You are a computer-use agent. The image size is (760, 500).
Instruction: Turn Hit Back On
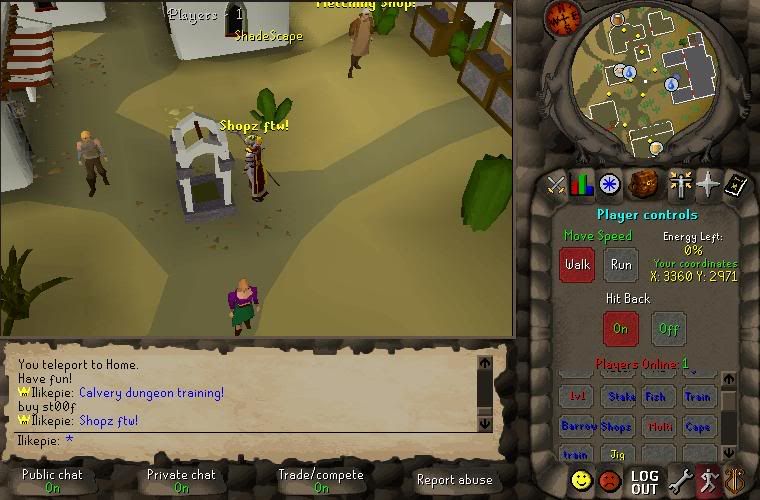tap(620, 328)
